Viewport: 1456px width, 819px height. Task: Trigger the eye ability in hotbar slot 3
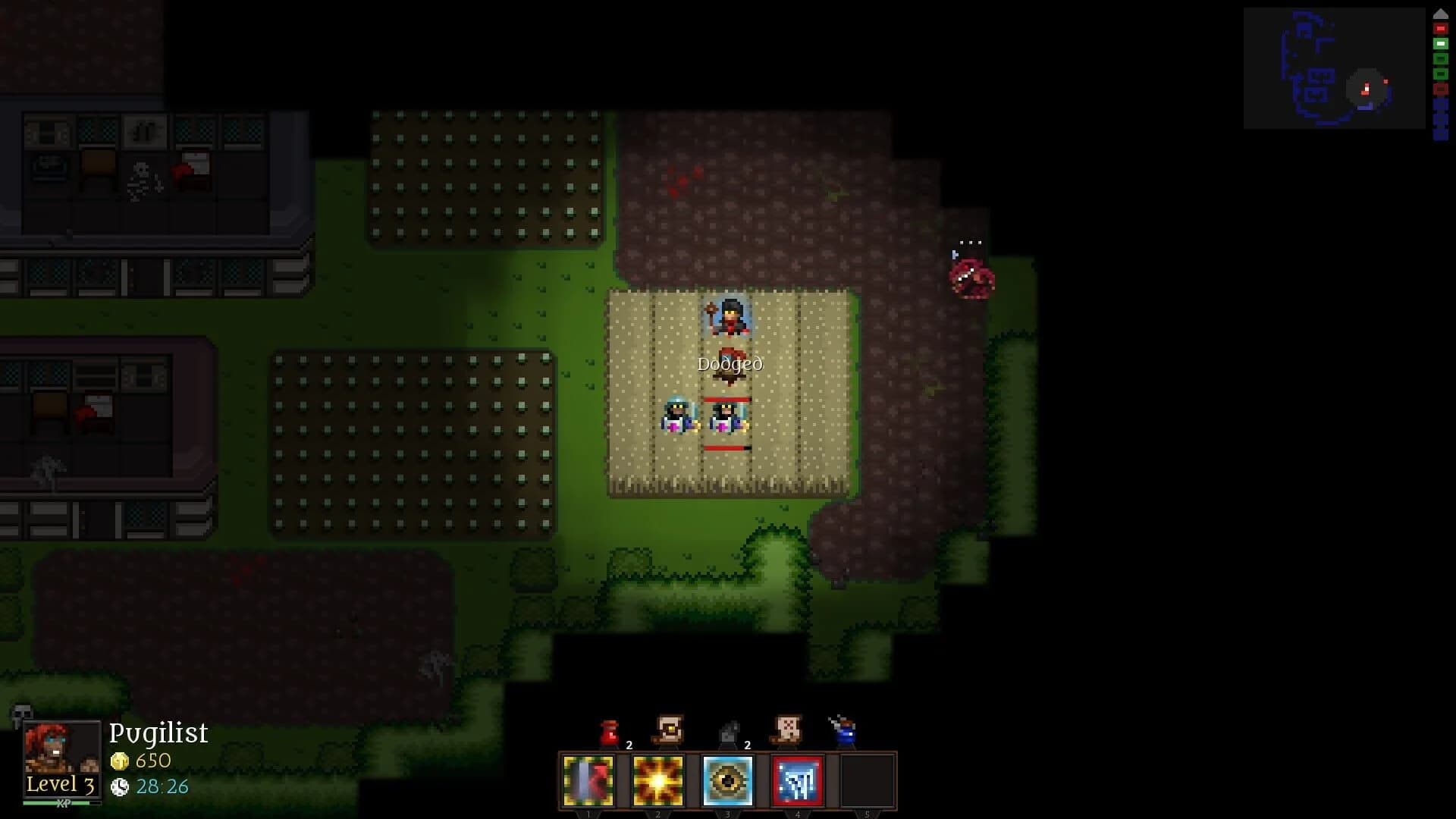pos(727,783)
